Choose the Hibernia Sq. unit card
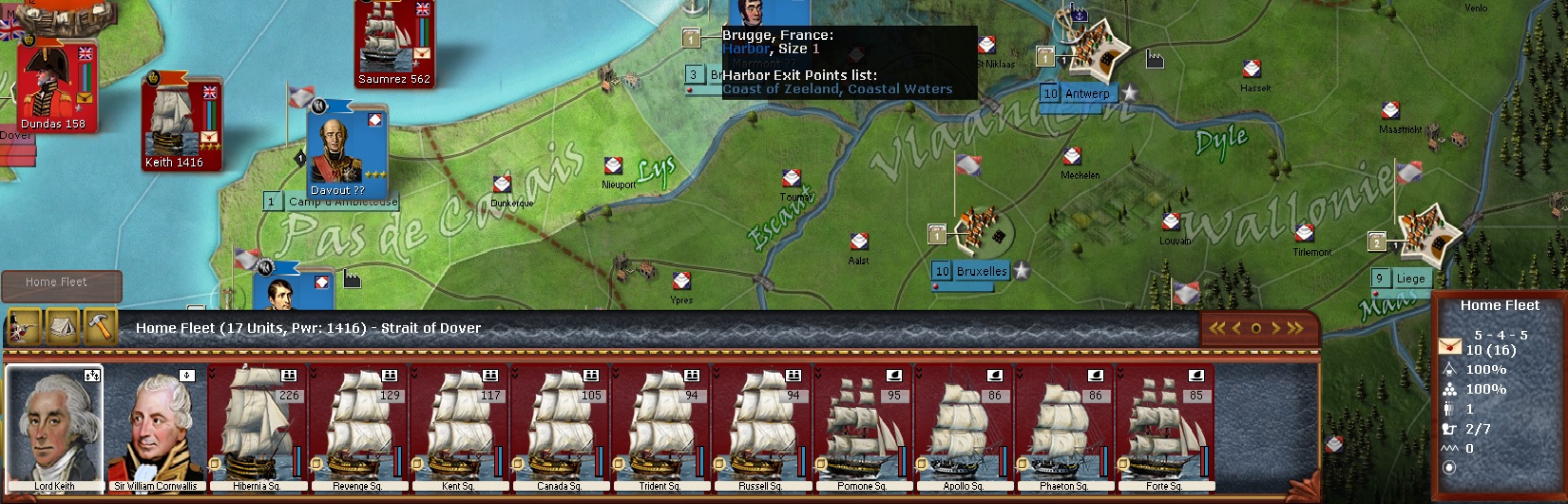Screen dimensions: 1568x504 click(x=257, y=428)
